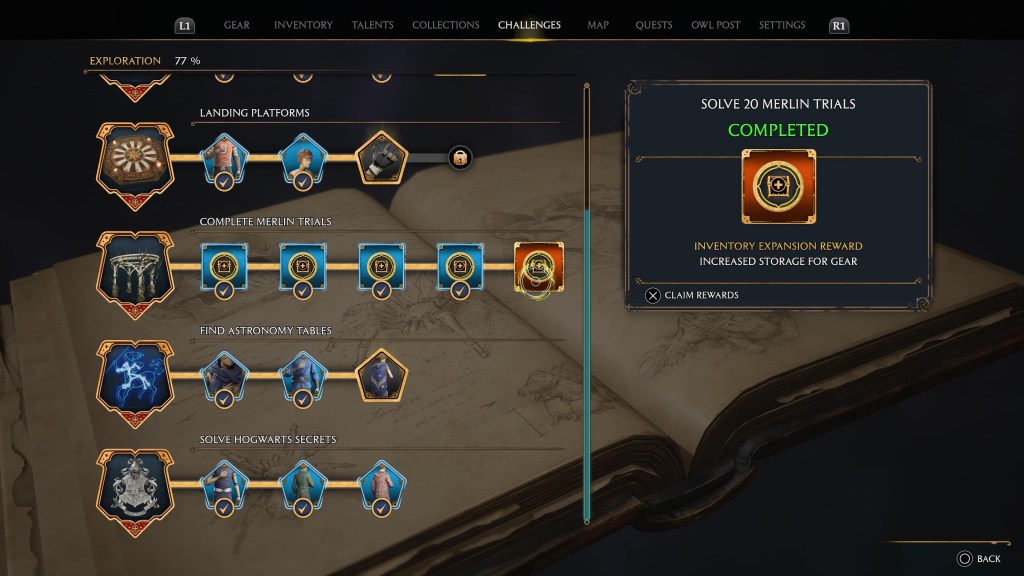Go to the Talents tab

pos(373,25)
